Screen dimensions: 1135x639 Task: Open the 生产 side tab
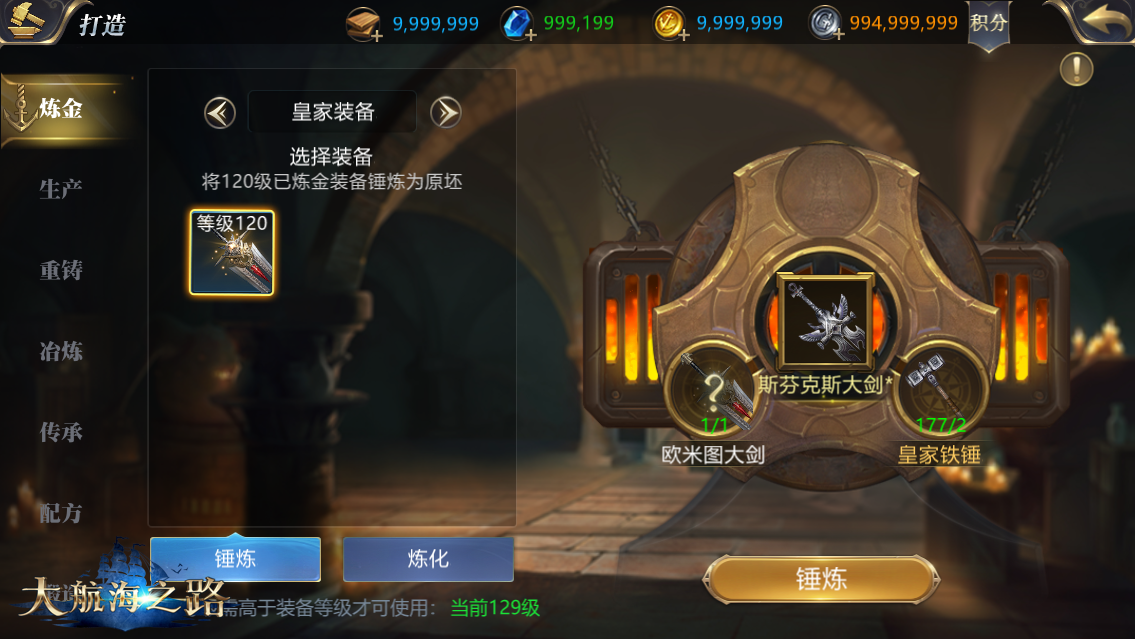coord(61,189)
